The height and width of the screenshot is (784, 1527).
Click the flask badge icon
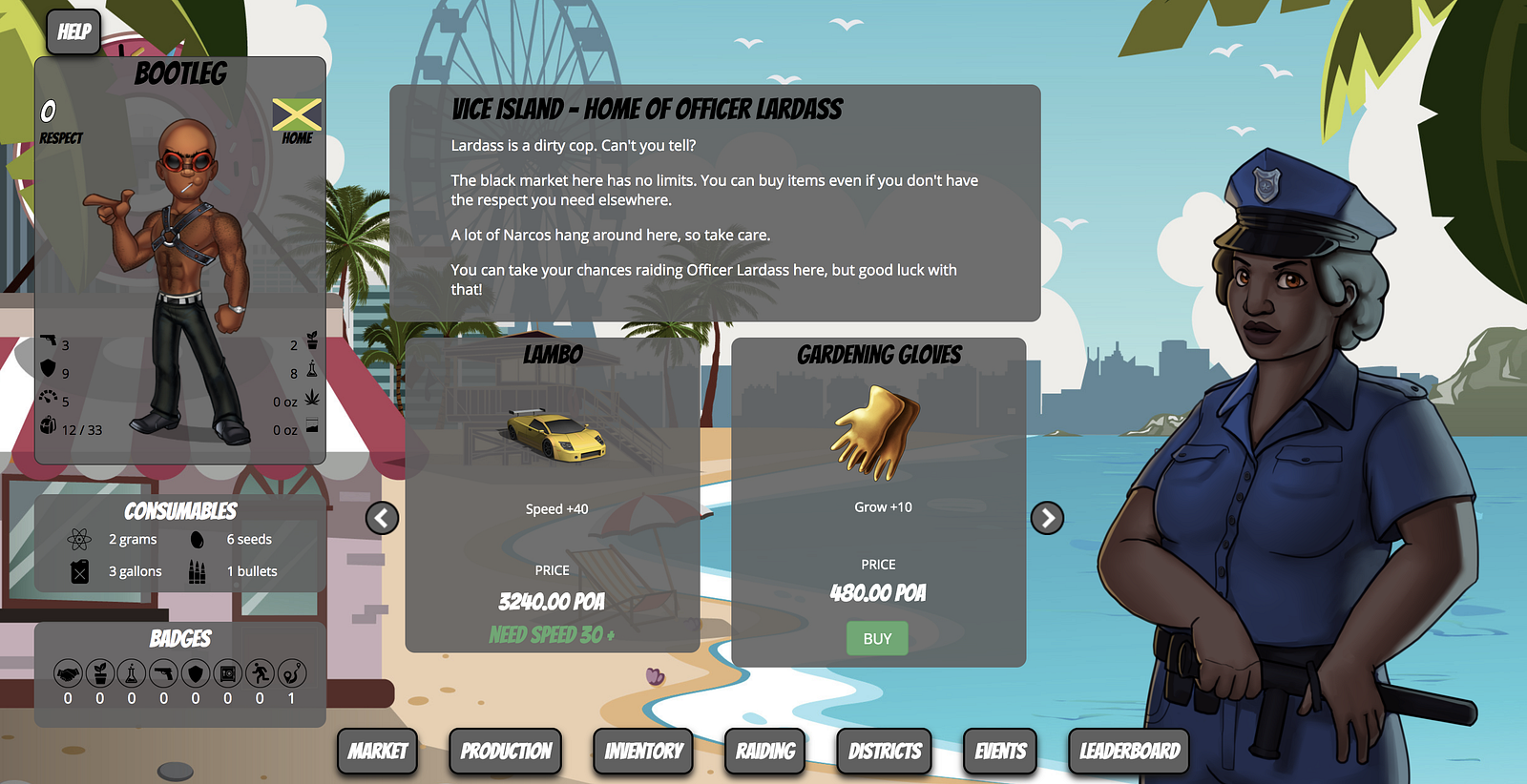[x=132, y=674]
